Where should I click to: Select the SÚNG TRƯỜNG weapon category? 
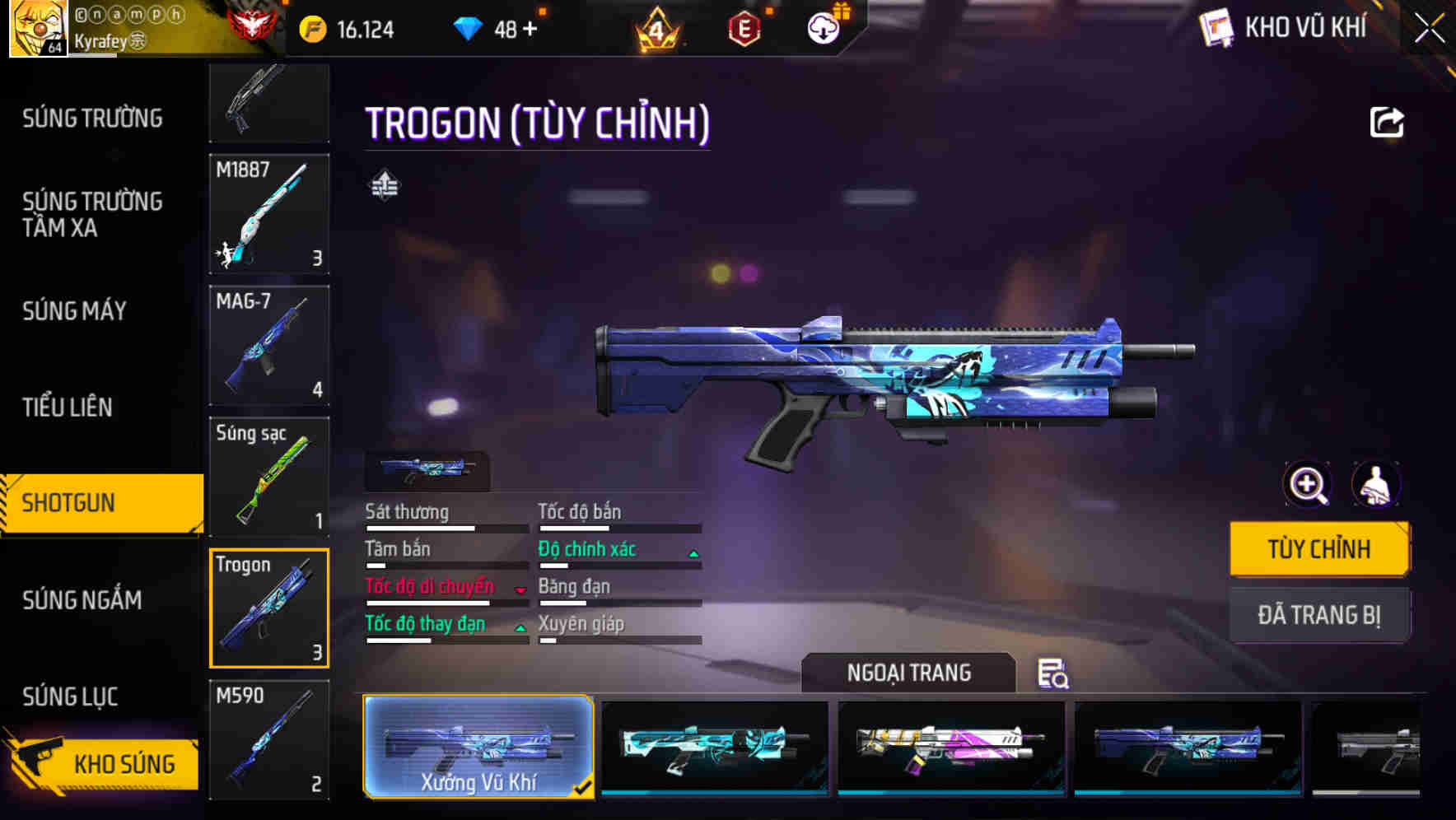[x=92, y=119]
